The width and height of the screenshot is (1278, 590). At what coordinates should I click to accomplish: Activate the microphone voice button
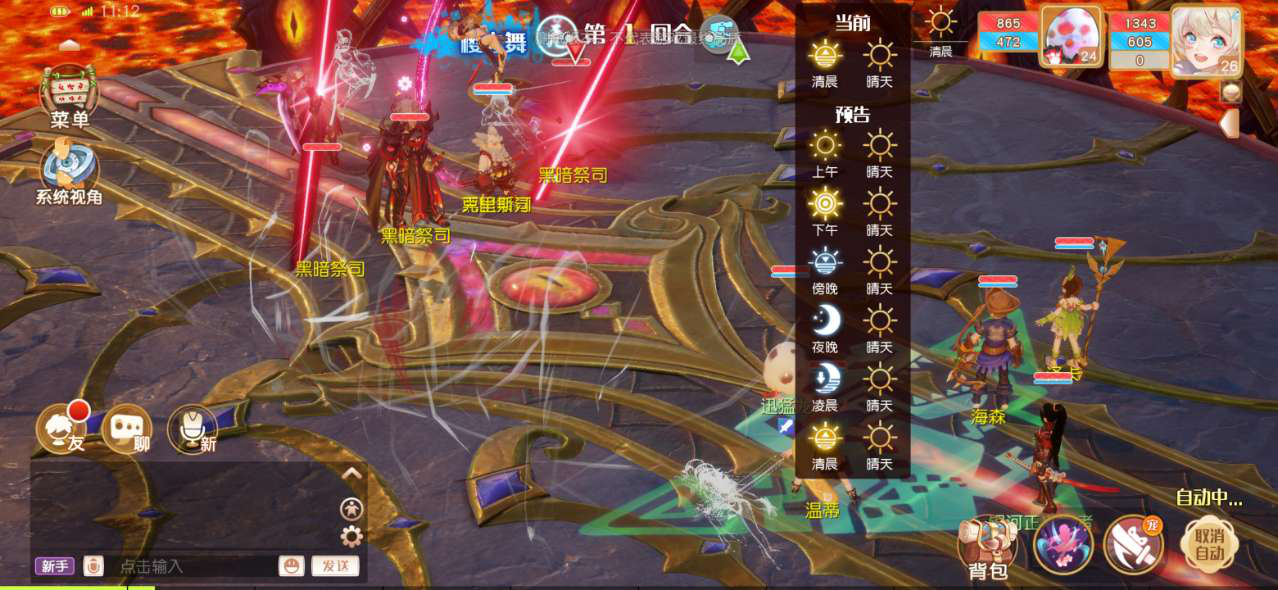pos(192,429)
